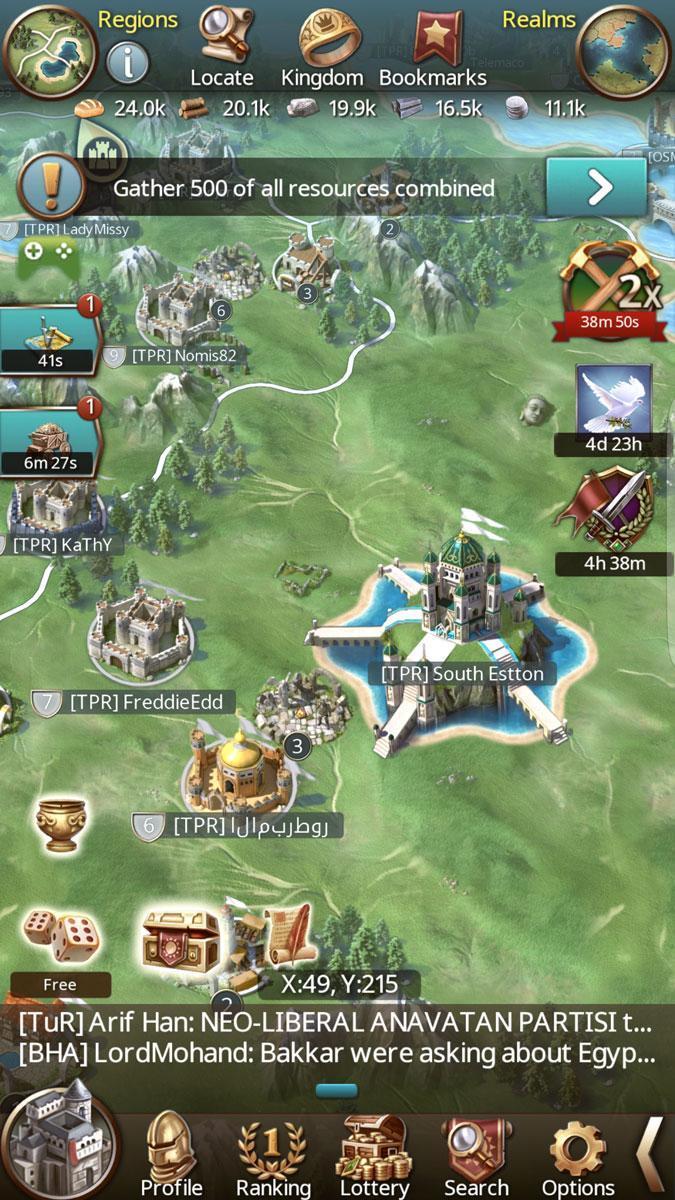Screen dimensions: 675x1200
Task: Open the Regions map view
Action: point(50,50)
